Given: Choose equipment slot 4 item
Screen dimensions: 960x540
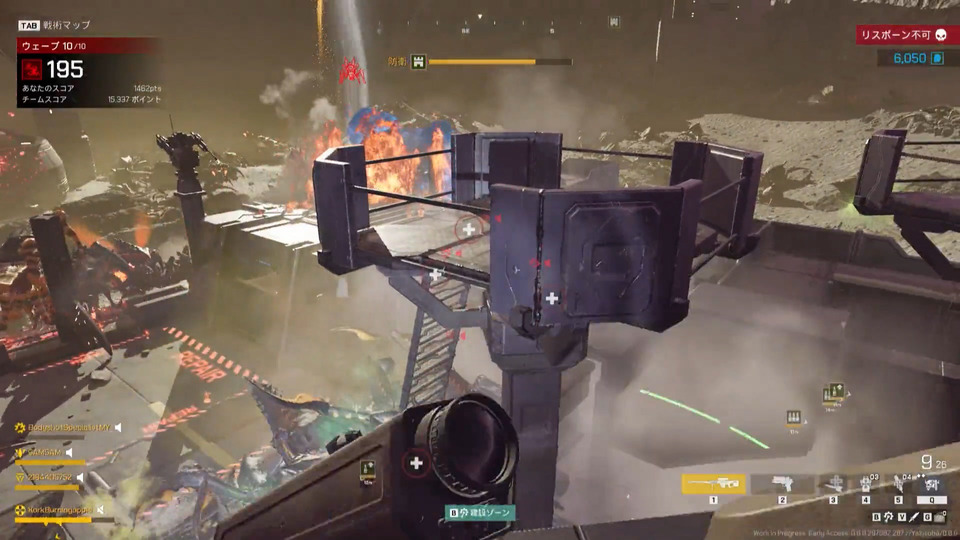Looking at the screenshot, I should point(866,484).
